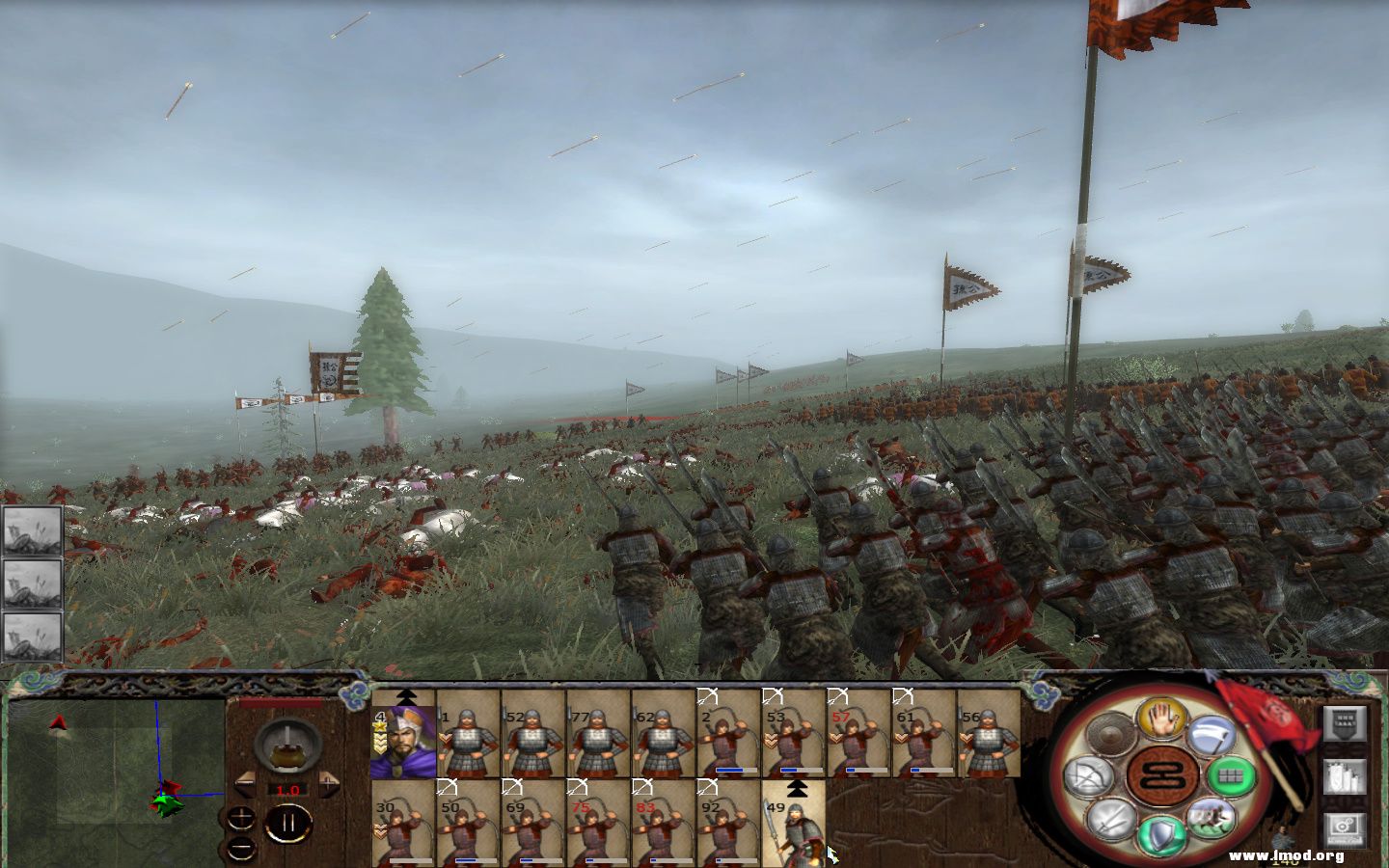The image size is (1389, 868).
Task: Select the halt hand icon on the command wheel
Action: pyautogui.click(x=1160, y=721)
